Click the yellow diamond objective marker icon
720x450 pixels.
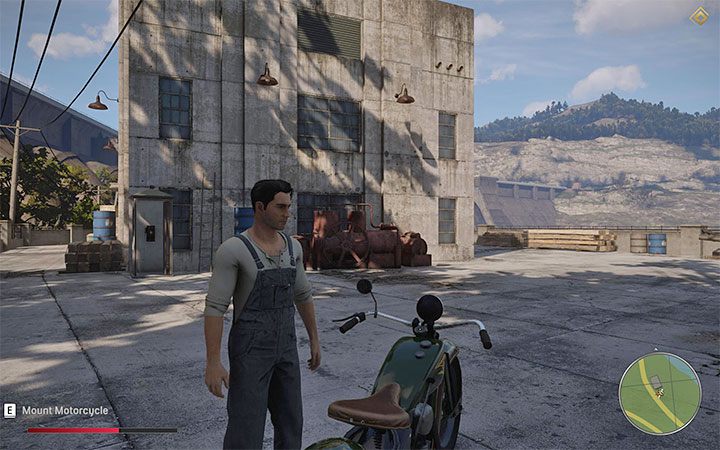click(699, 16)
